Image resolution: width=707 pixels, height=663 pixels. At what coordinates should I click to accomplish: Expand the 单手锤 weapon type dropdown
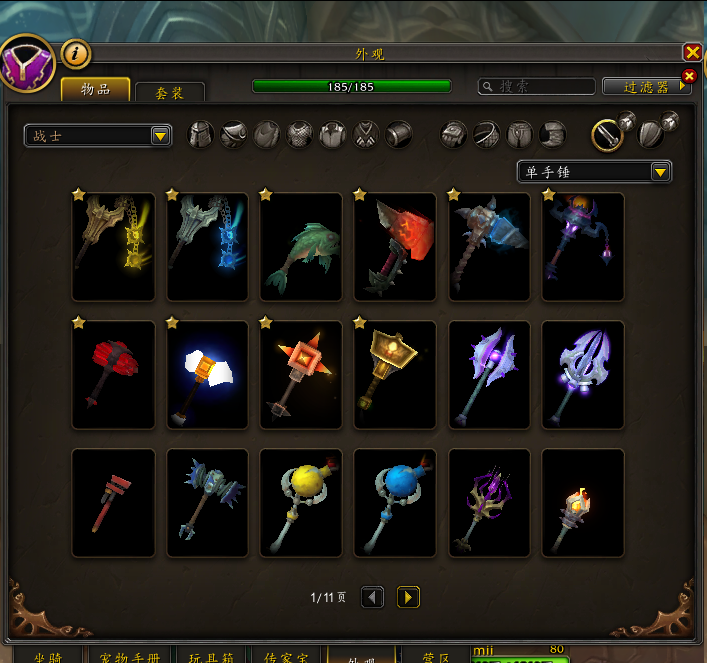point(594,172)
